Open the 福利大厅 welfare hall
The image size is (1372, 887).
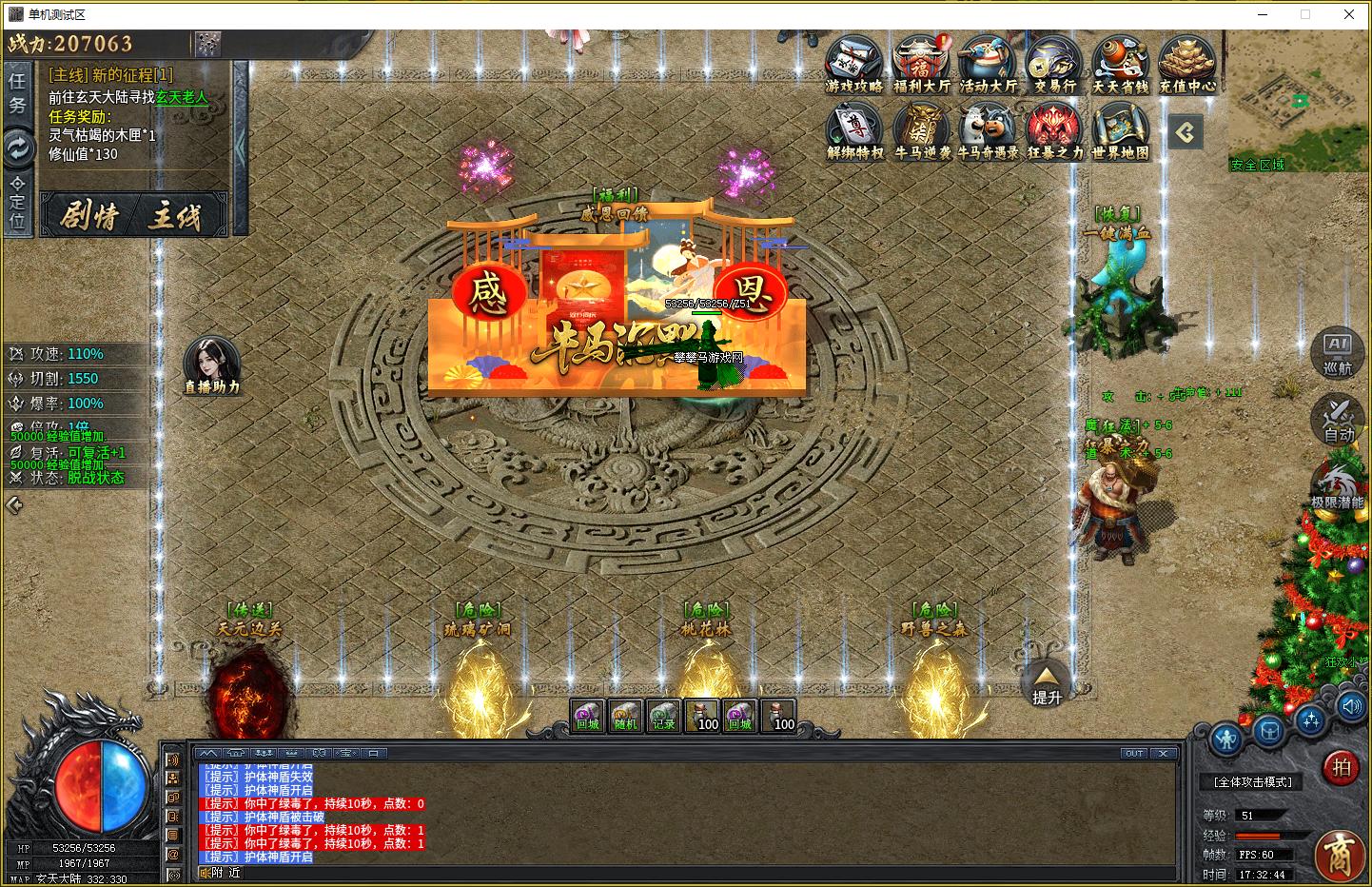(x=921, y=63)
